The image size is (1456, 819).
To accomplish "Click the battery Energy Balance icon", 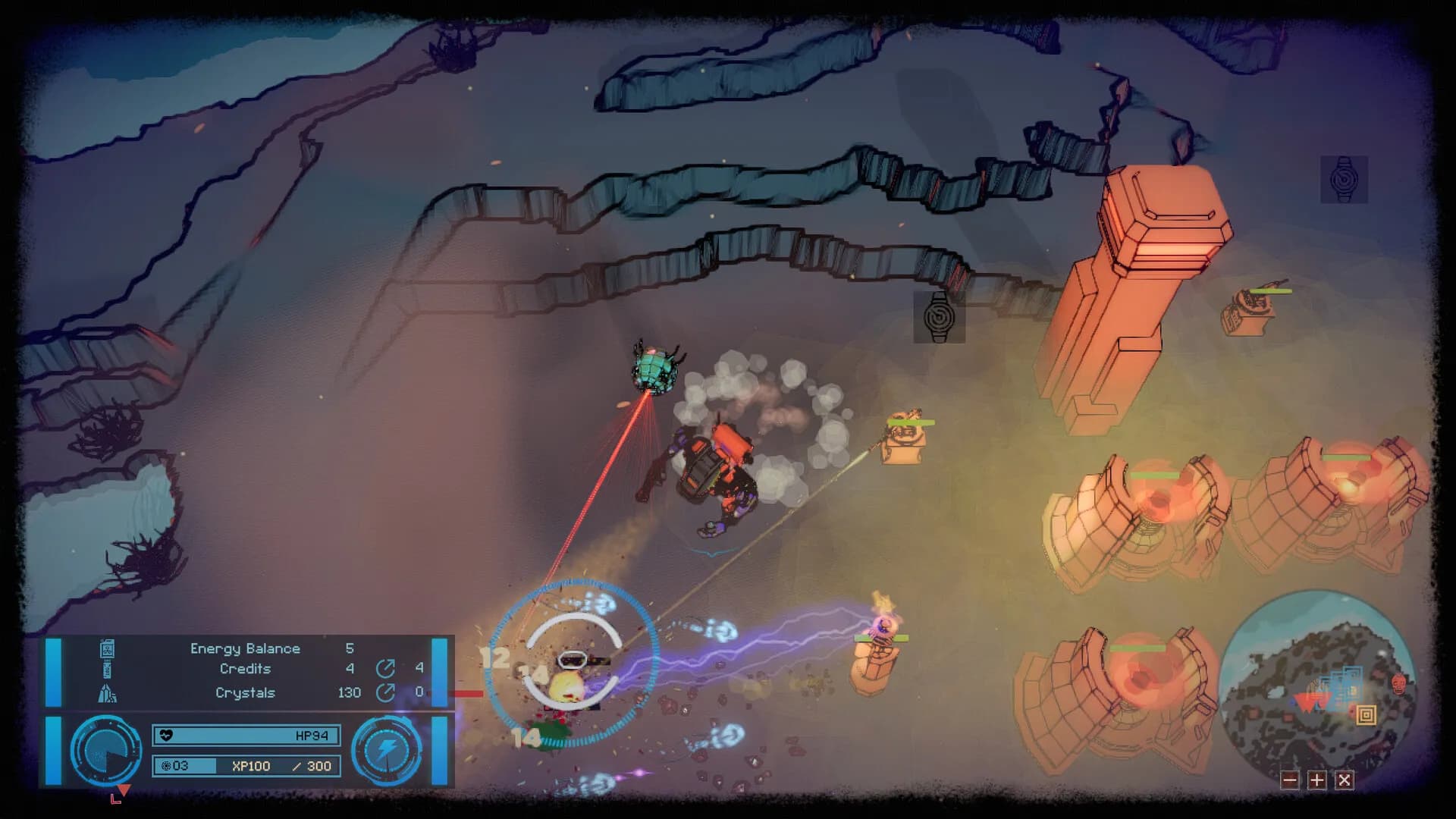I will click(107, 648).
